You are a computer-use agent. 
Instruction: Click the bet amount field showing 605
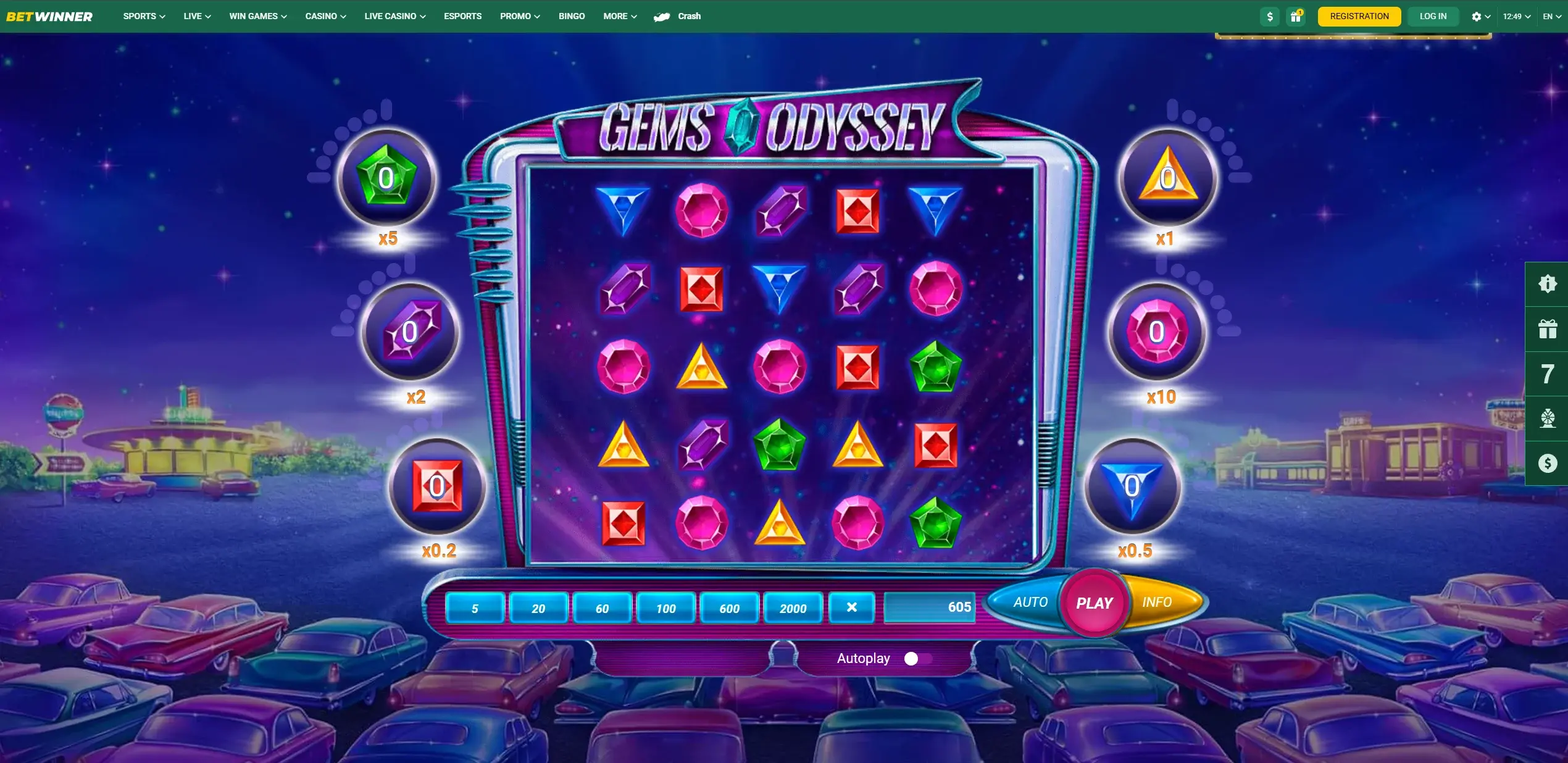(929, 607)
